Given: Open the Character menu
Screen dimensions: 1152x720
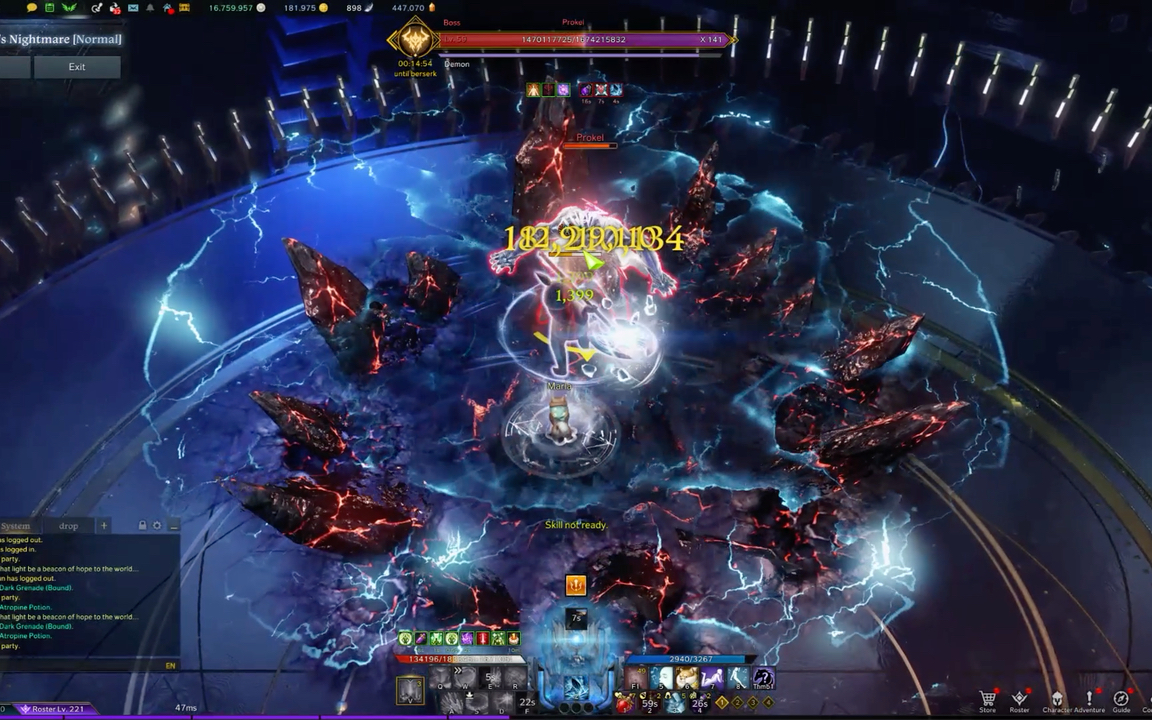Looking at the screenshot, I should point(1057,700).
